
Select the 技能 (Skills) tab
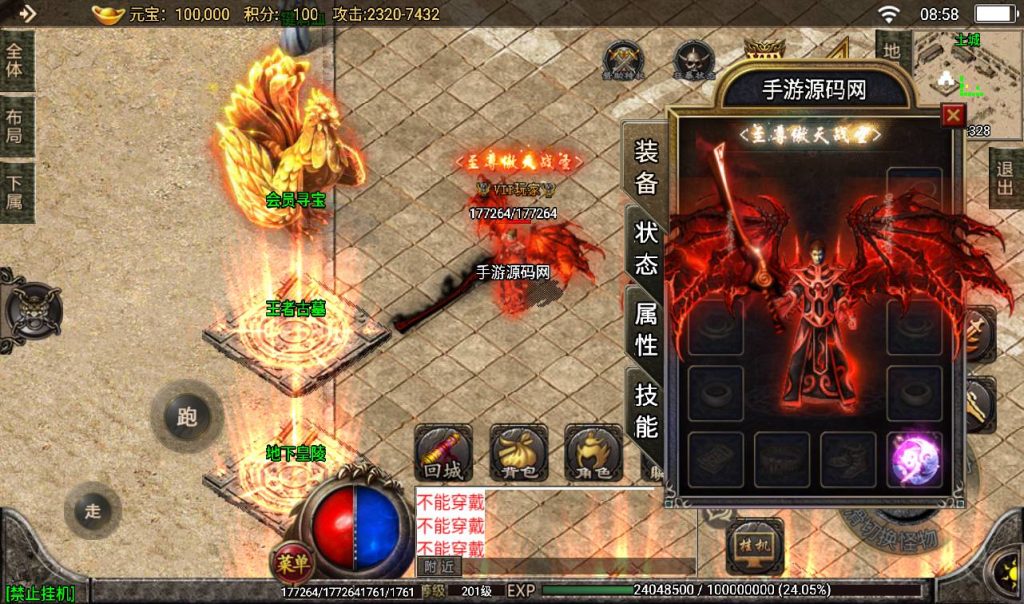click(646, 410)
